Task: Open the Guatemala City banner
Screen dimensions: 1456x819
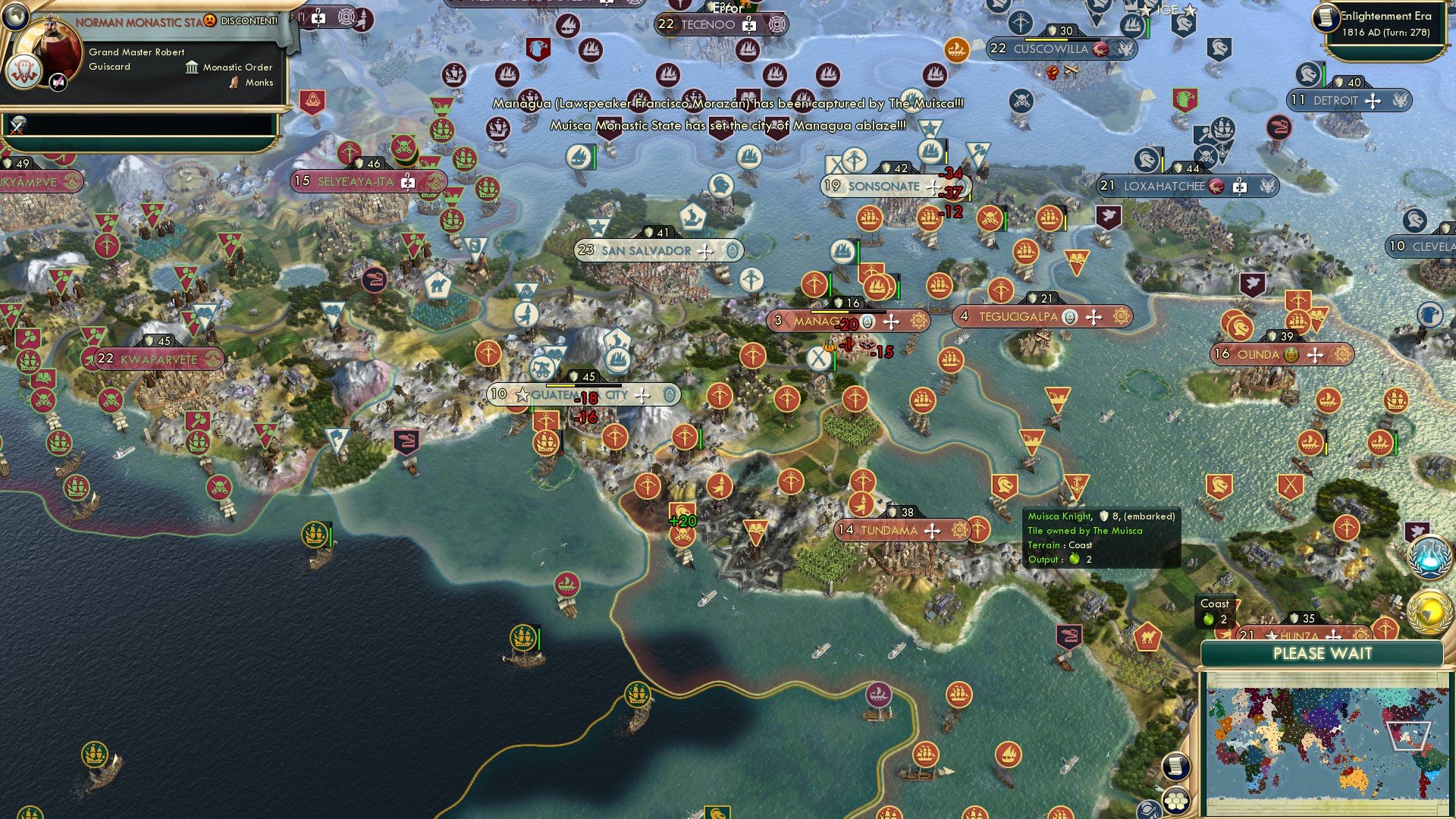Action: click(588, 394)
